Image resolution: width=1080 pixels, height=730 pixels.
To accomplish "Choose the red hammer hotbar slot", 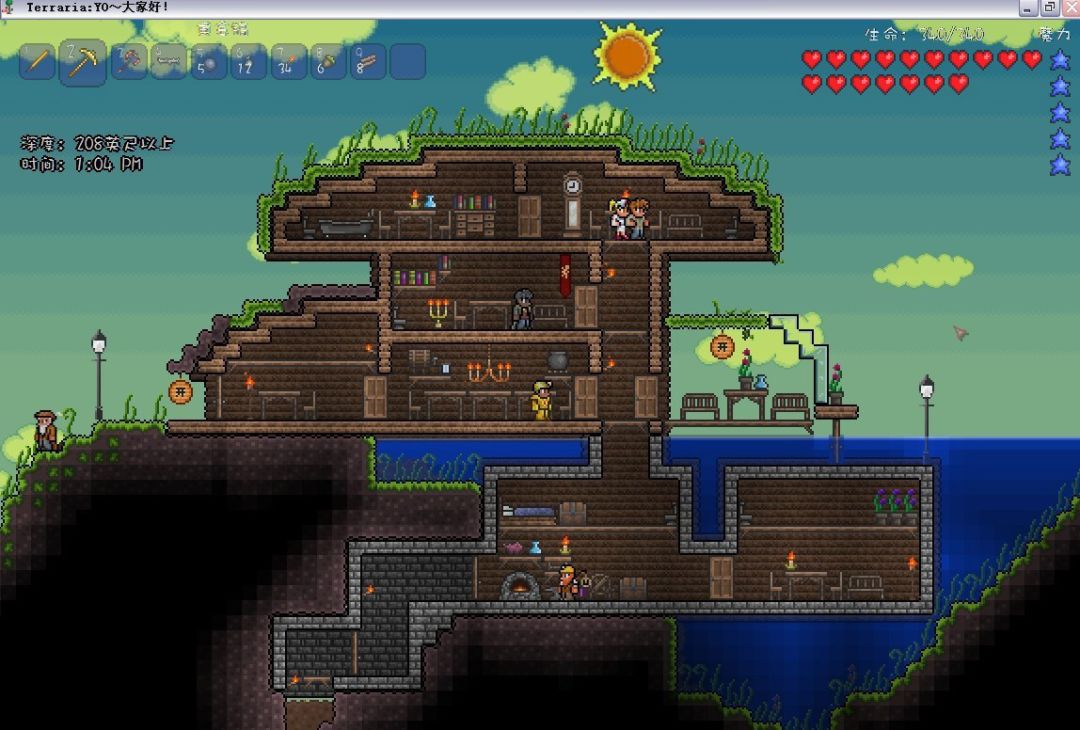I will [x=128, y=61].
